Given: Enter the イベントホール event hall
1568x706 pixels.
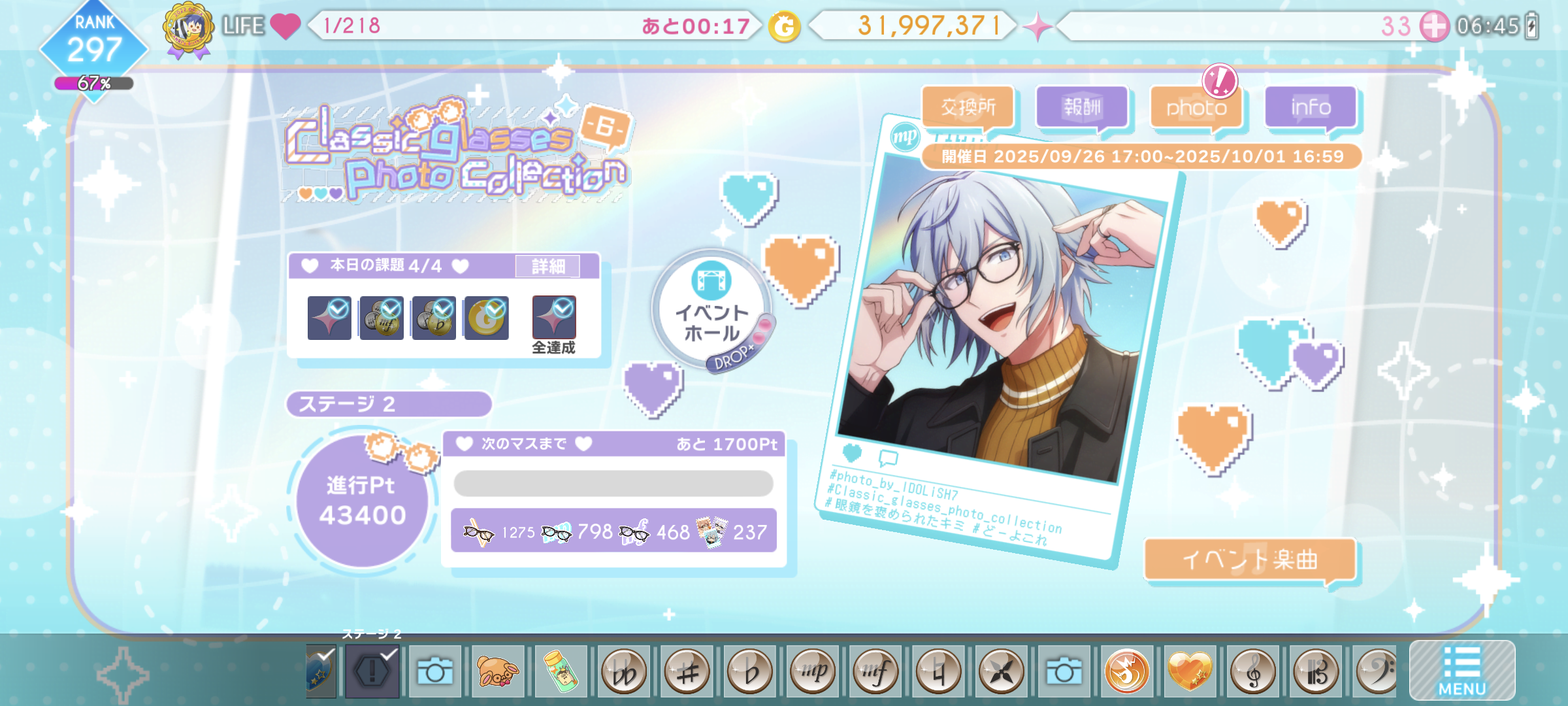Looking at the screenshot, I should pos(711,311).
